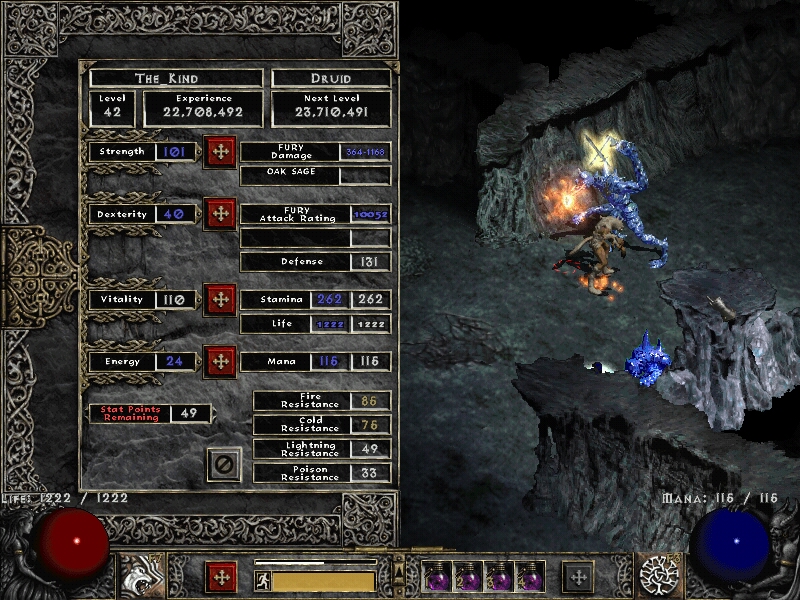Click the red new-stats button on bottom bar
The image size is (800, 600).
pos(222,577)
